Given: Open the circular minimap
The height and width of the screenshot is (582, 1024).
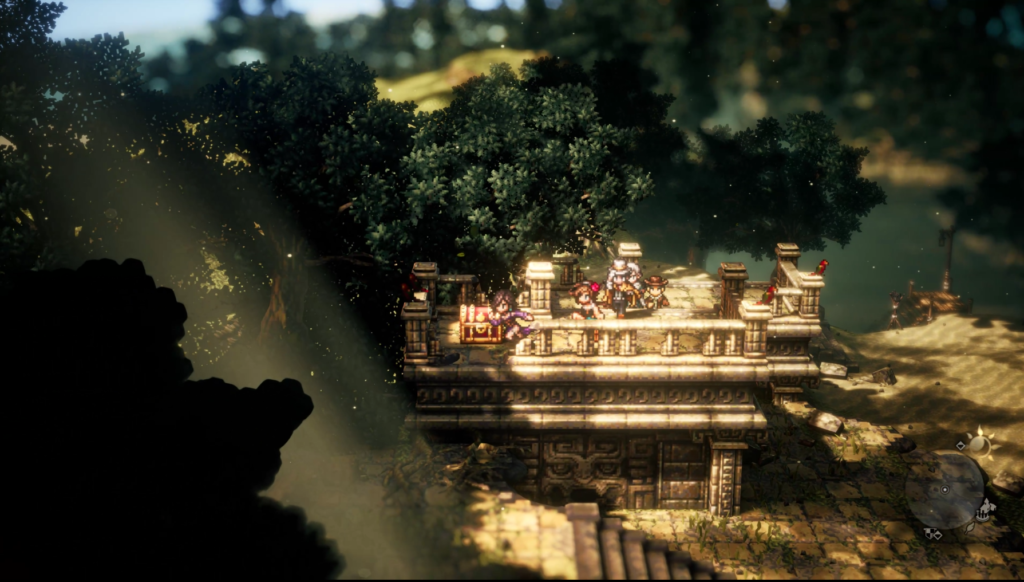Looking at the screenshot, I should tap(944, 489).
